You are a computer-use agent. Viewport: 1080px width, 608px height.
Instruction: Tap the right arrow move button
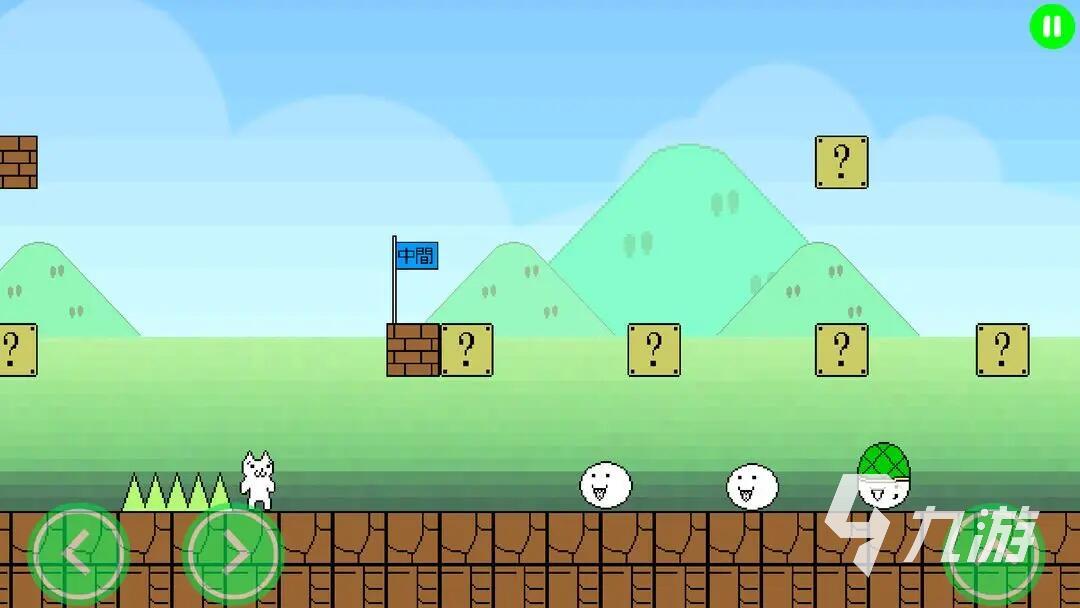coord(233,553)
